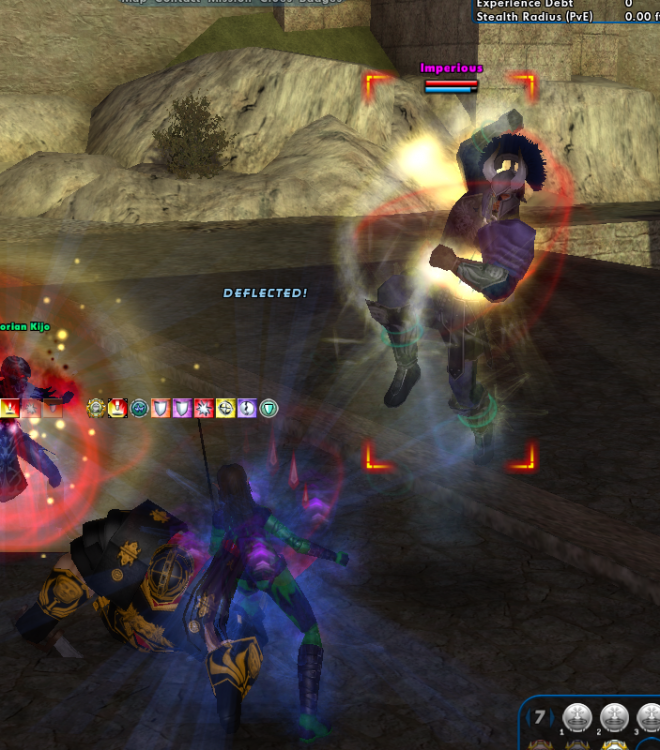Image resolution: width=660 pixels, height=750 pixels.
Task: Select the Imperious target nameplate
Action: point(451,68)
